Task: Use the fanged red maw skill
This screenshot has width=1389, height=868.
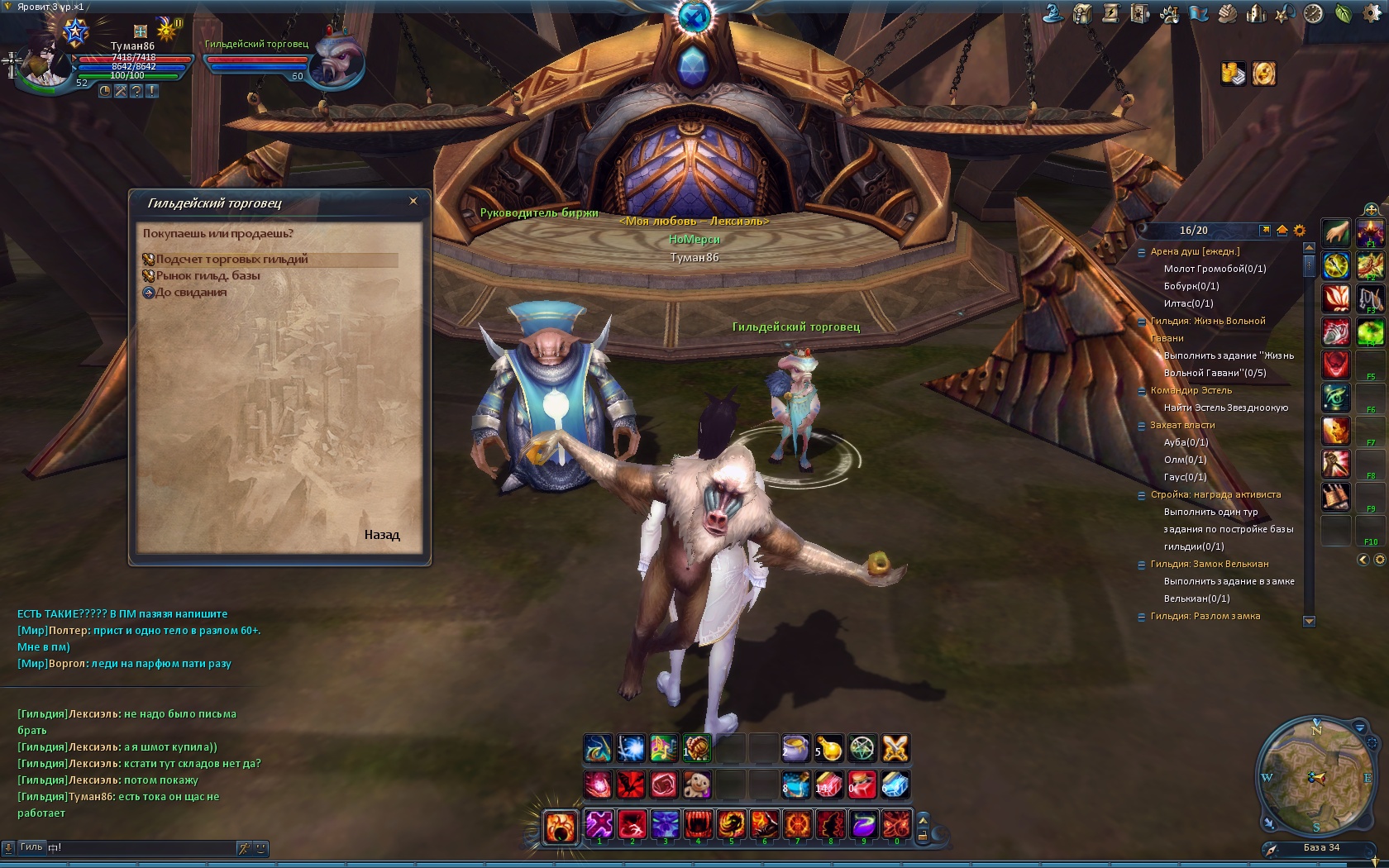Action: (698, 824)
